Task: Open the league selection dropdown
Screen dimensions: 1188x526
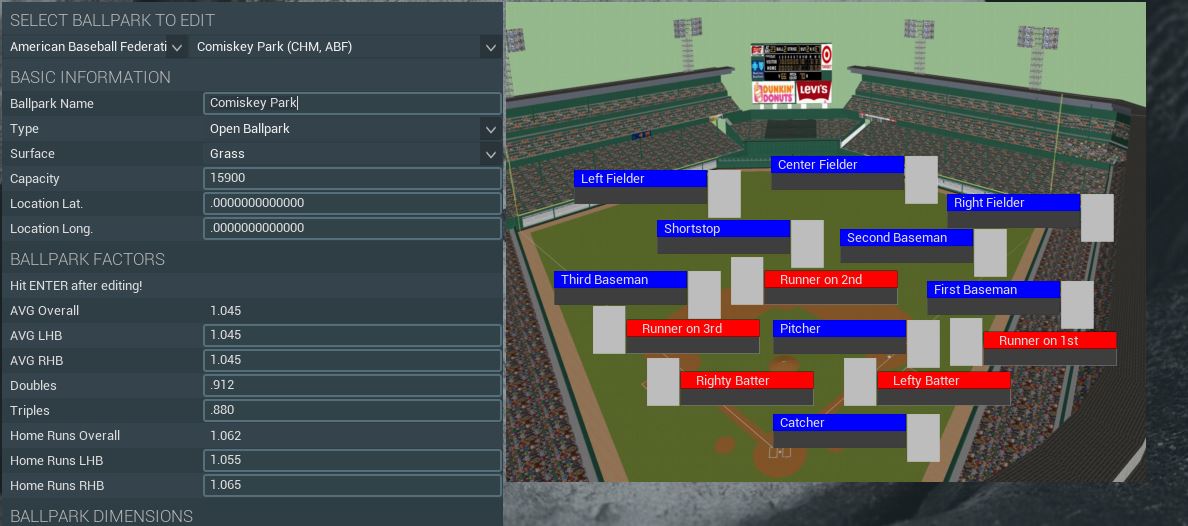Action: pyautogui.click(x=97, y=47)
